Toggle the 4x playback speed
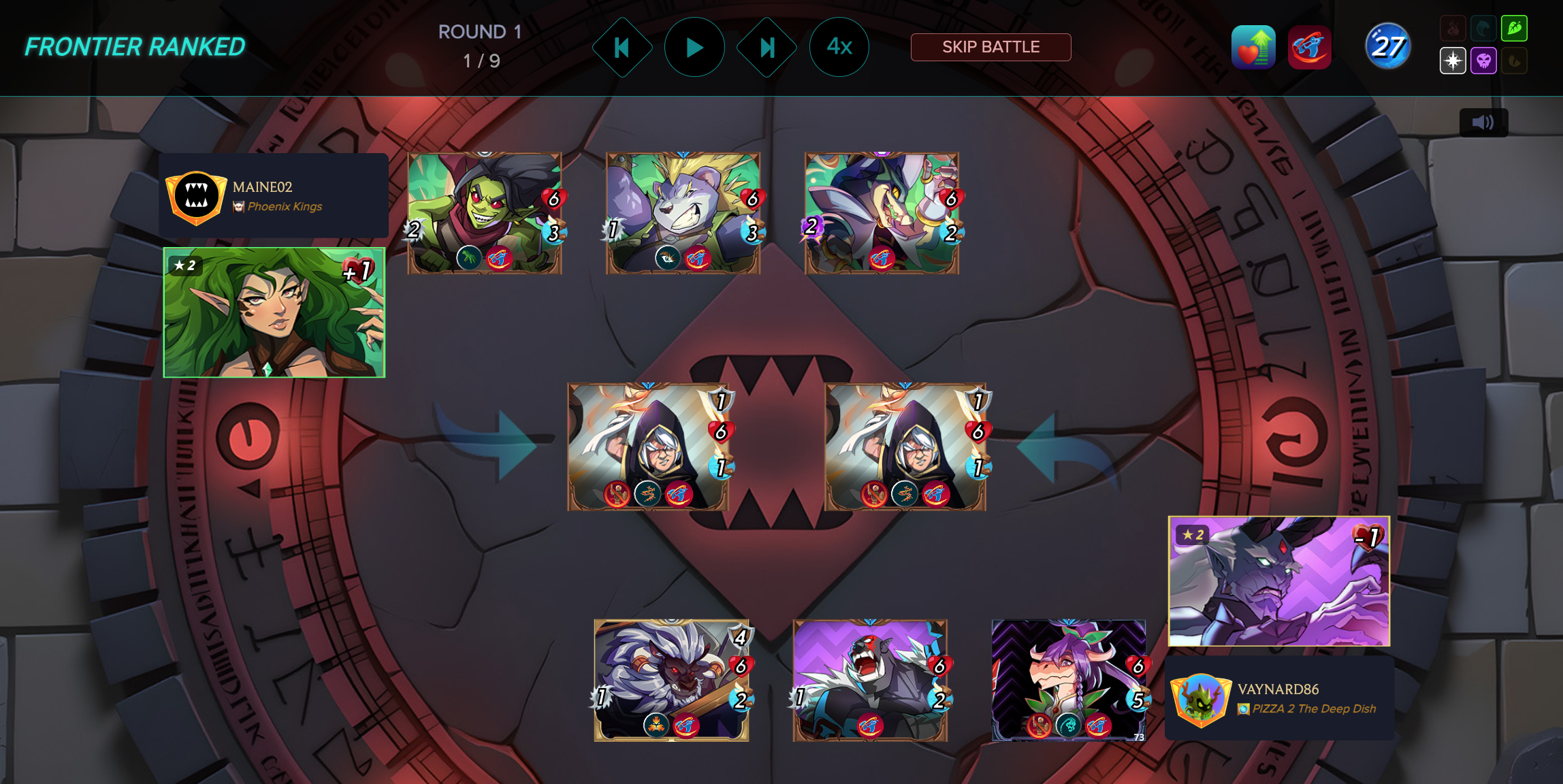Image resolution: width=1563 pixels, height=784 pixels. [839, 47]
